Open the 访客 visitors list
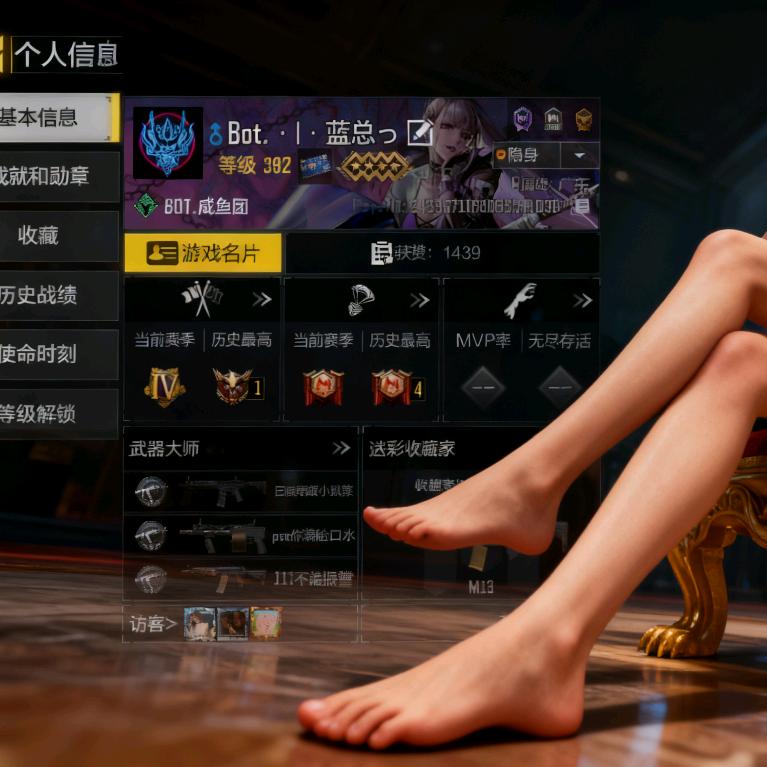767x767 pixels. click(154, 624)
